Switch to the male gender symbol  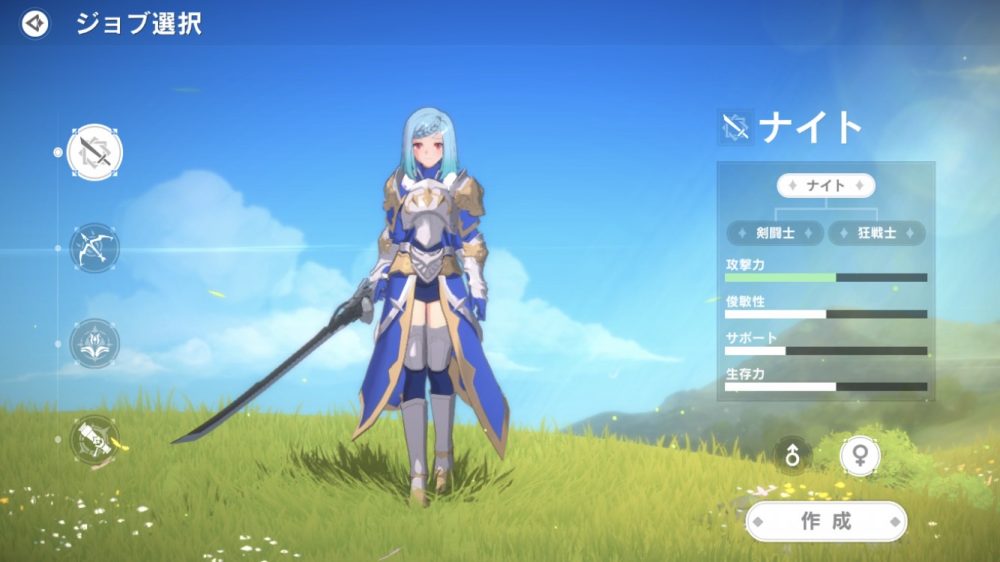pos(793,456)
